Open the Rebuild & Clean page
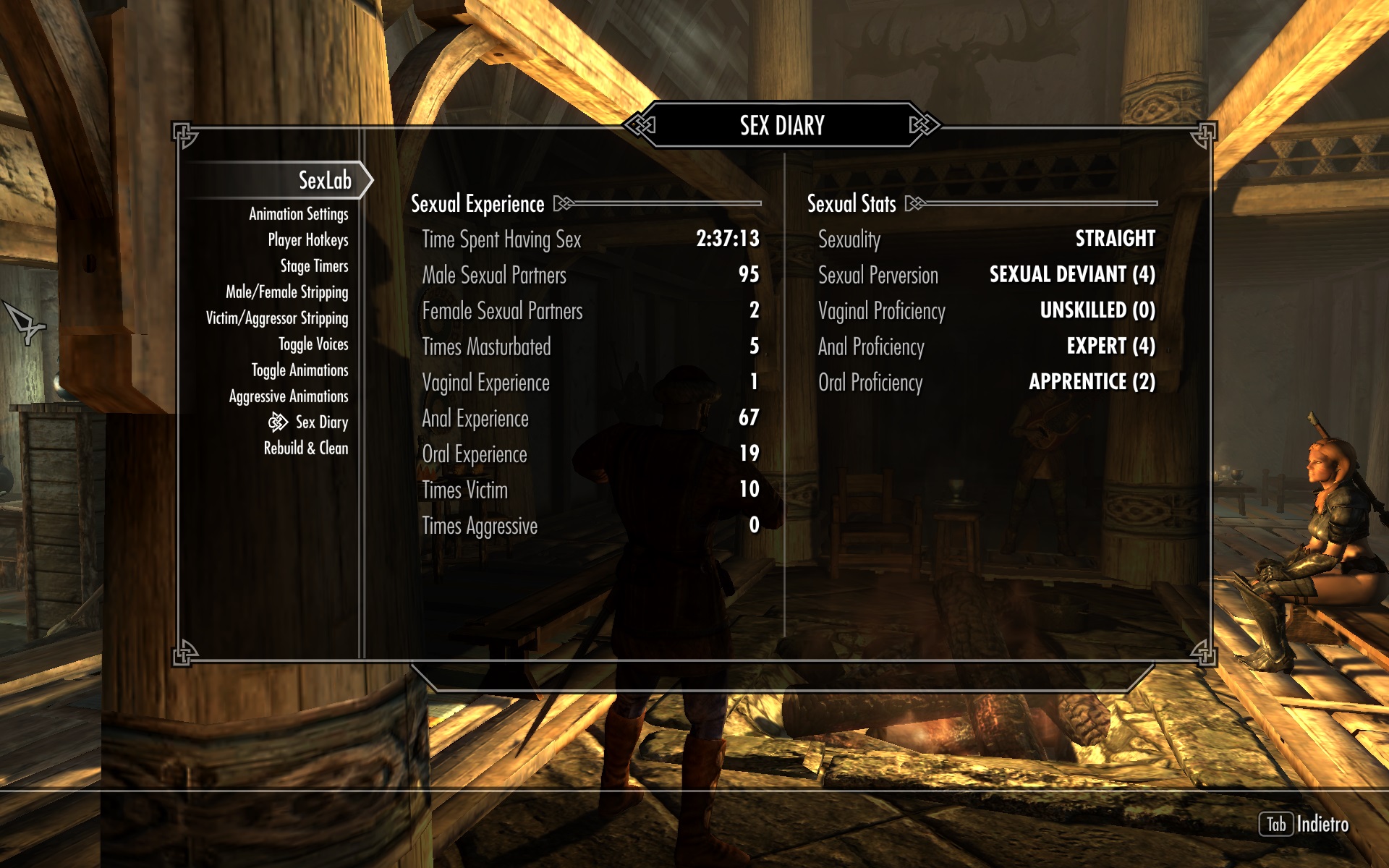The width and height of the screenshot is (1389, 868). (x=305, y=448)
